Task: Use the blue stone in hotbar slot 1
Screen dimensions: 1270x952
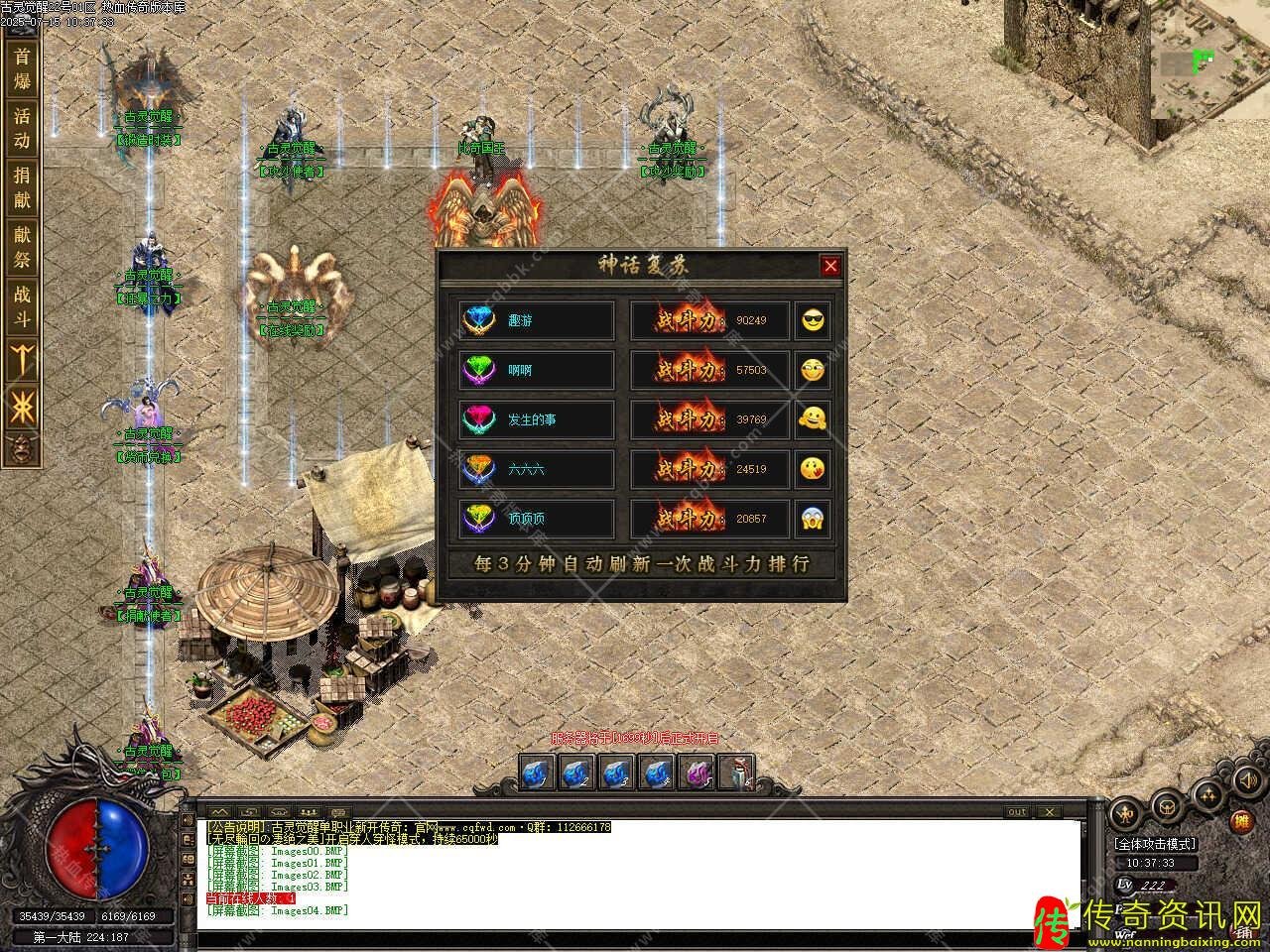Action: [540, 772]
